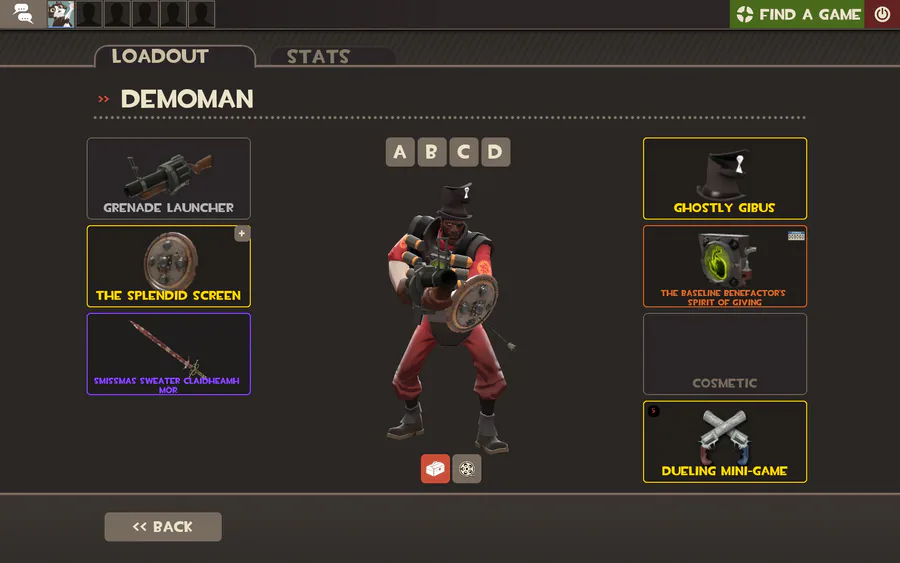This screenshot has height=563, width=900.
Task: Click the red power quit button
Action: click(x=882, y=14)
